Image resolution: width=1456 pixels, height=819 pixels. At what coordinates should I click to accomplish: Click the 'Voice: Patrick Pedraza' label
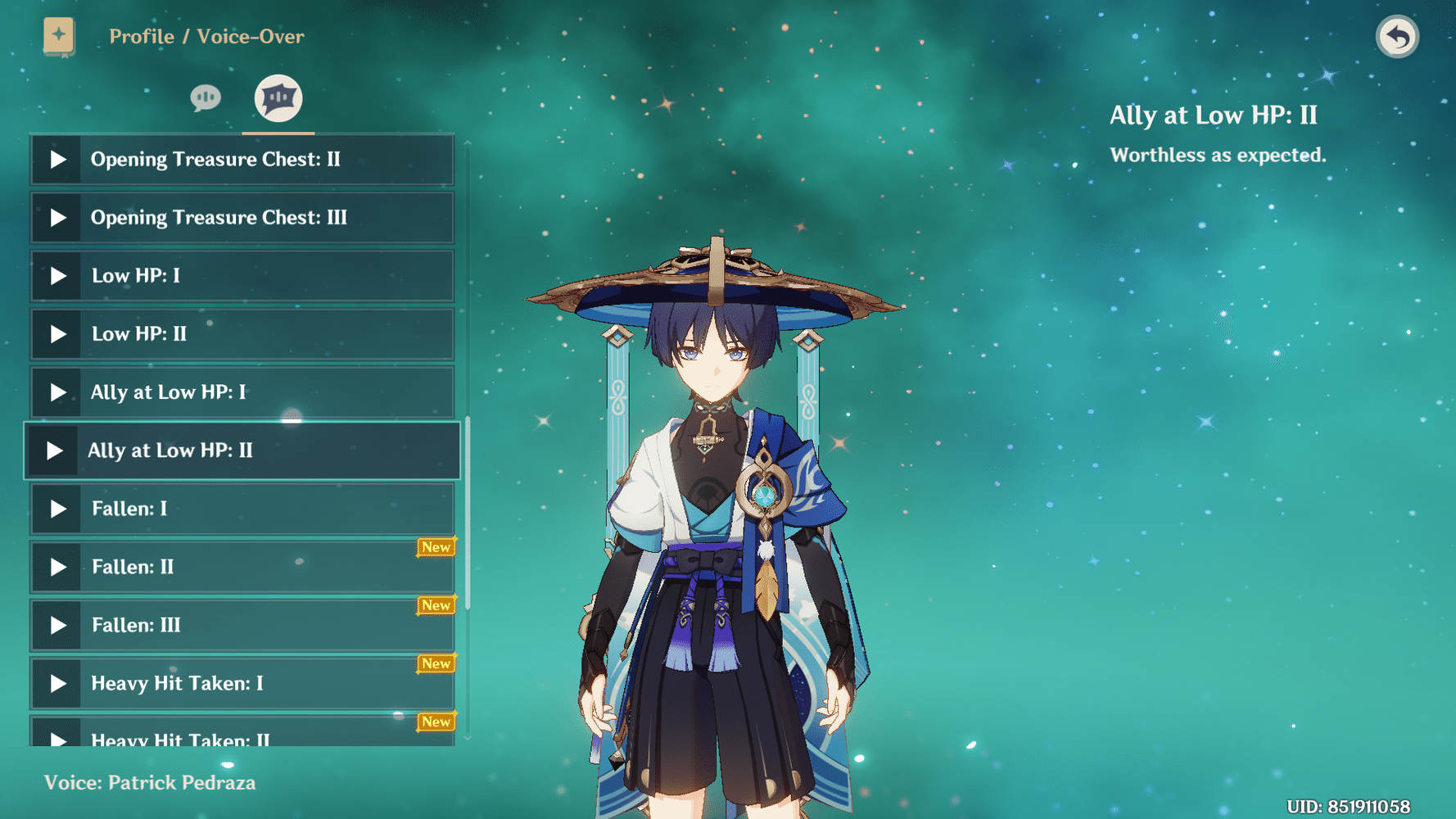(x=151, y=782)
